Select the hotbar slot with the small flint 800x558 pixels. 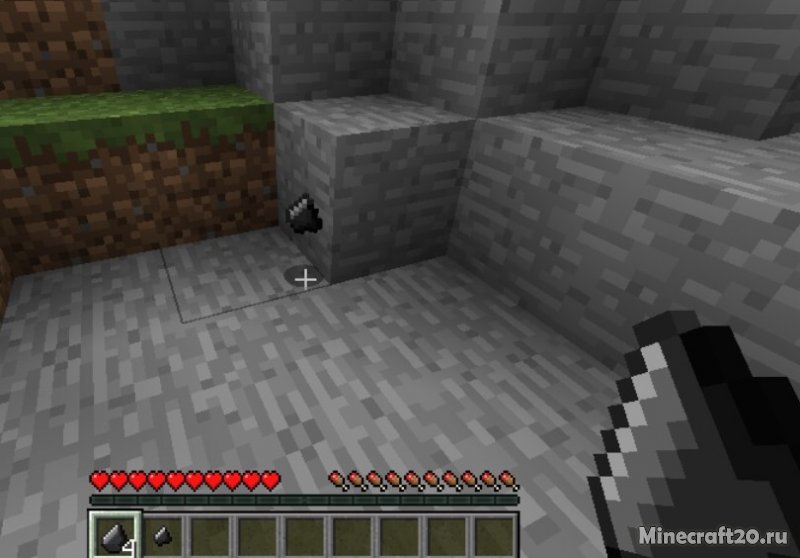click(160, 536)
